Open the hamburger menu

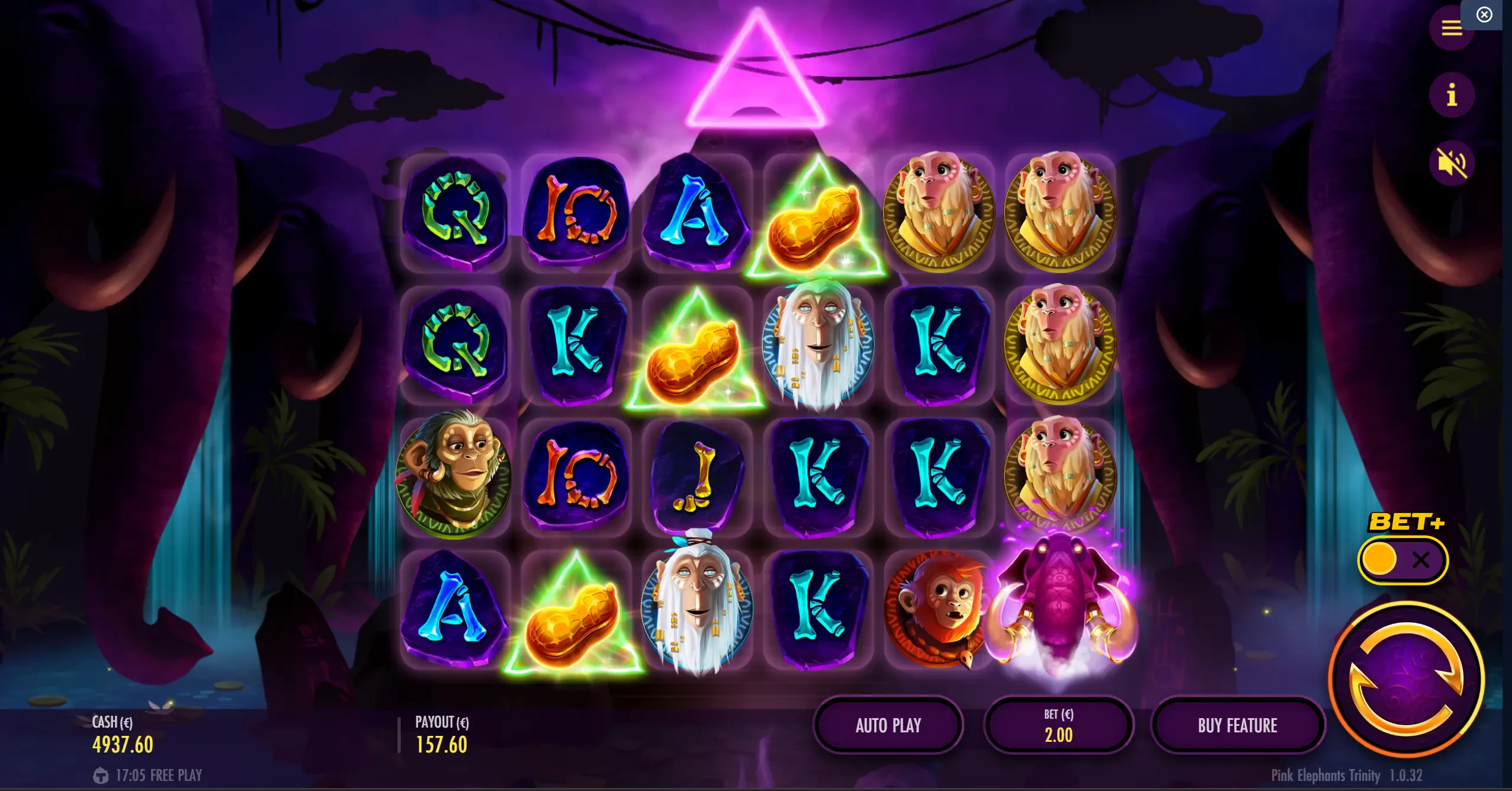(1451, 27)
